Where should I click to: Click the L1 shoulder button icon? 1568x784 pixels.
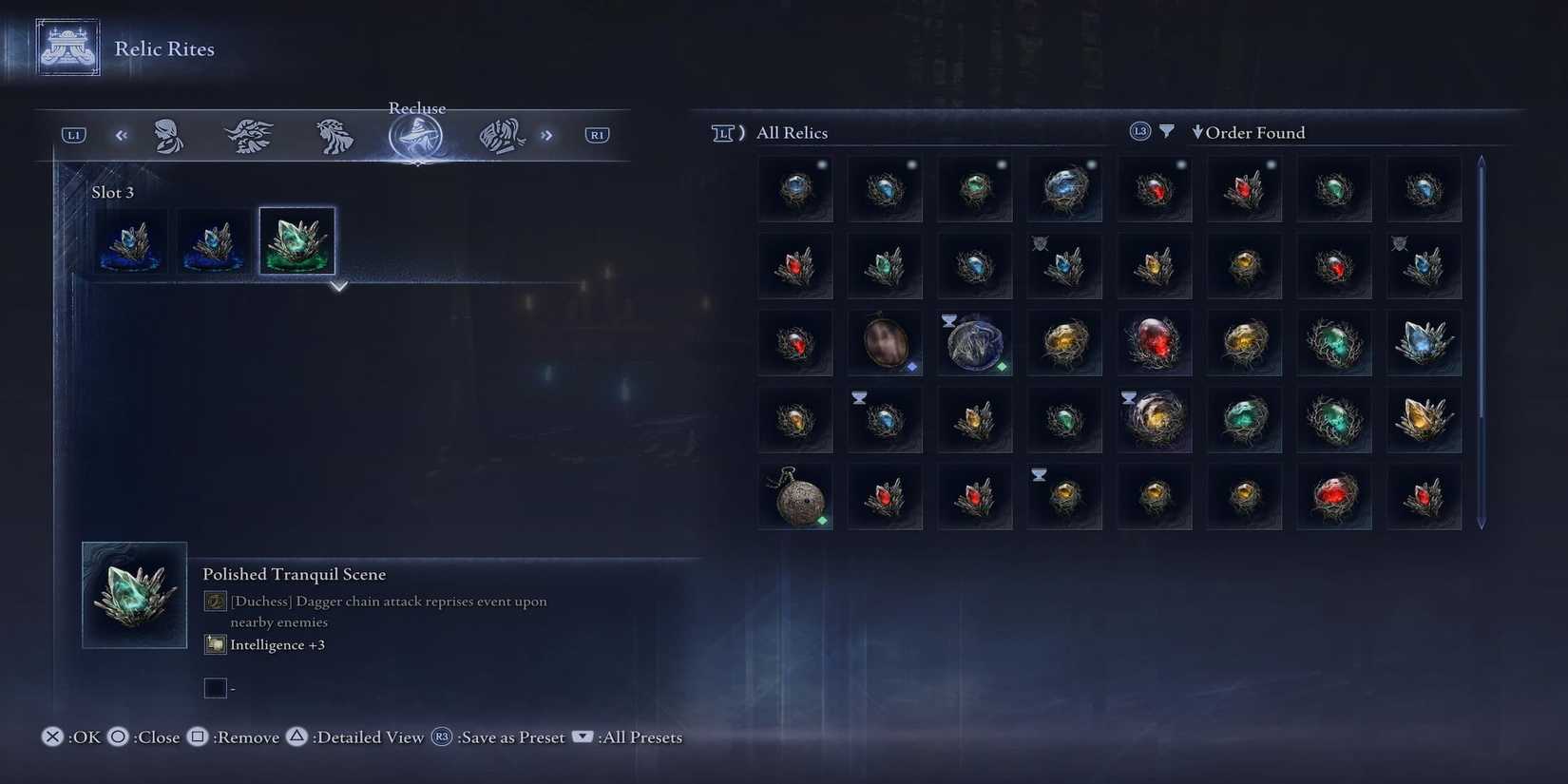point(72,134)
